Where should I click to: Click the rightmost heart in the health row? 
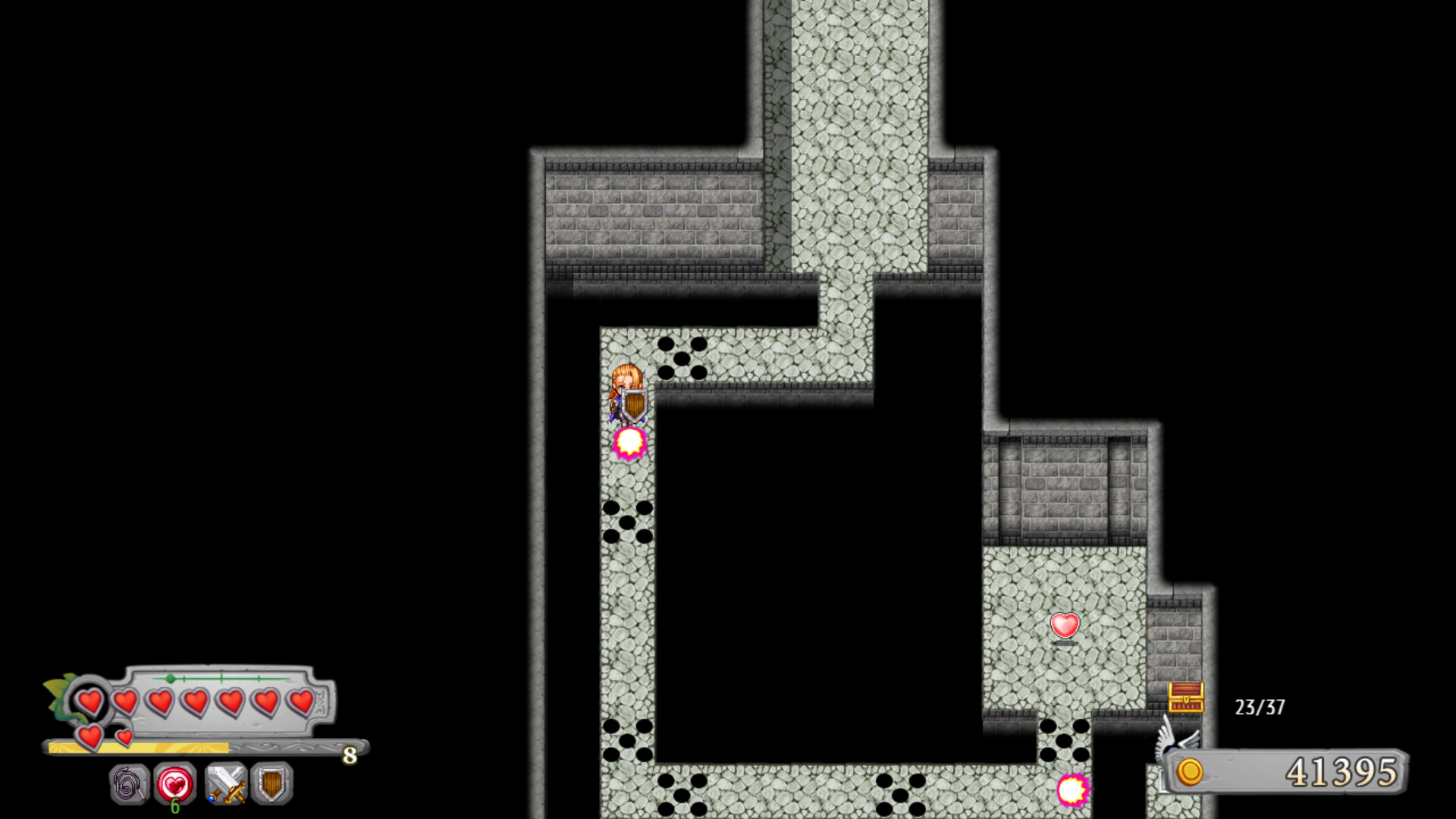300,701
